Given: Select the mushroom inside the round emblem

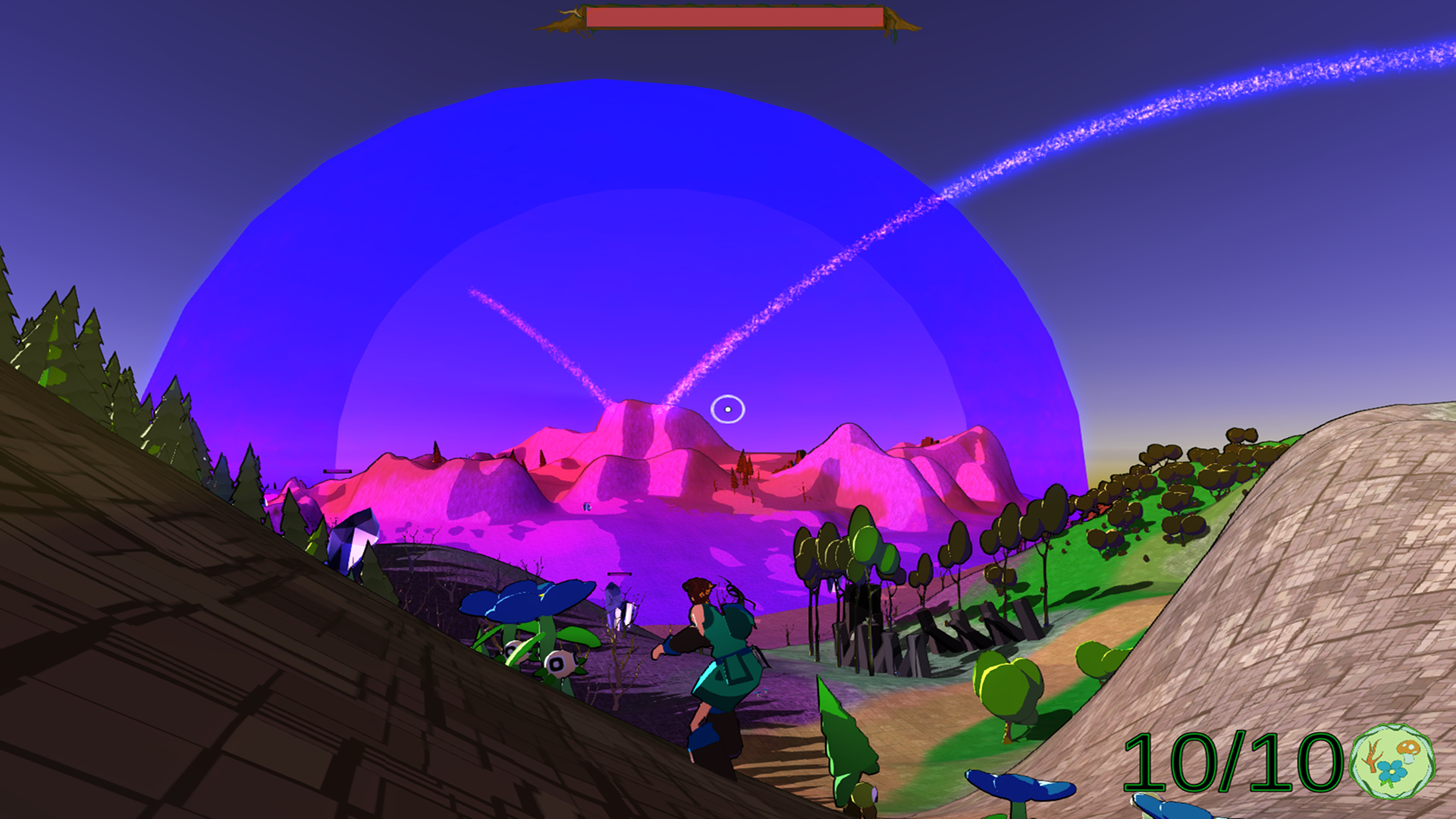Looking at the screenshot, I should click(1408, 750).
